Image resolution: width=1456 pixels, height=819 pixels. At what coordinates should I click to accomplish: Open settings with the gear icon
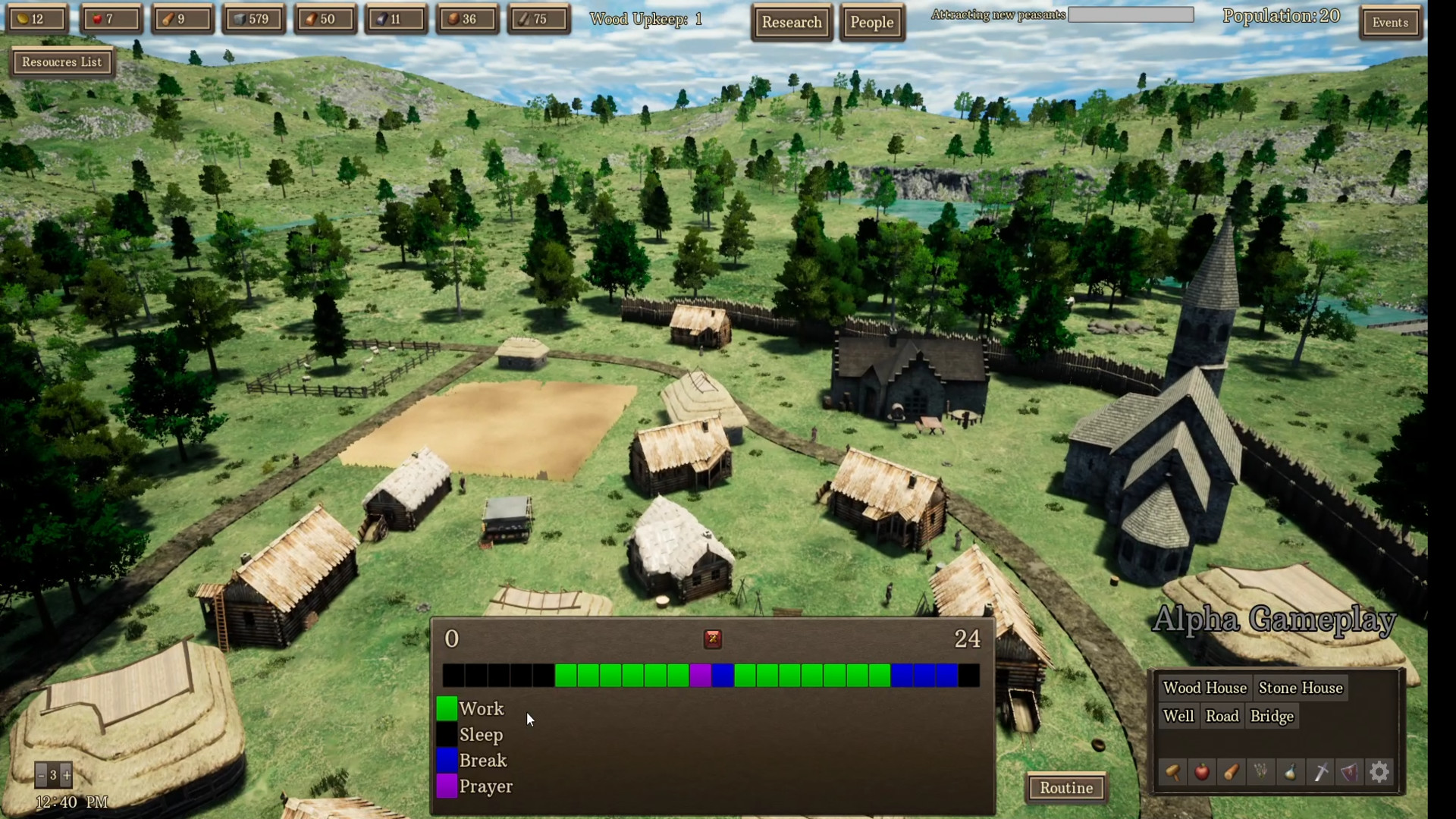point(1379,773)
